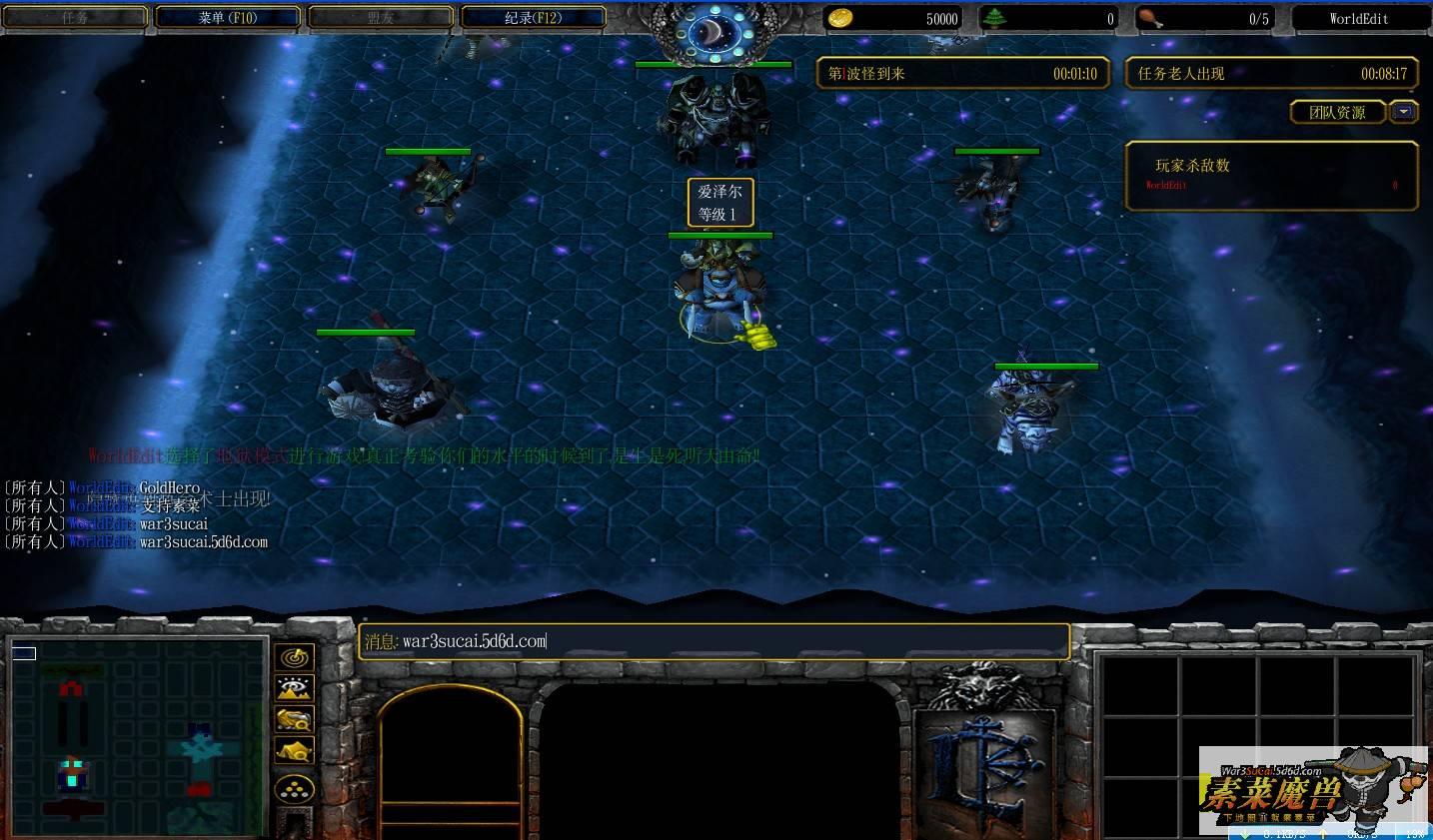Focus the 消息 chat message input box
The width and height of the screenshot is (1433, 840).
click(x=714, y=641)
